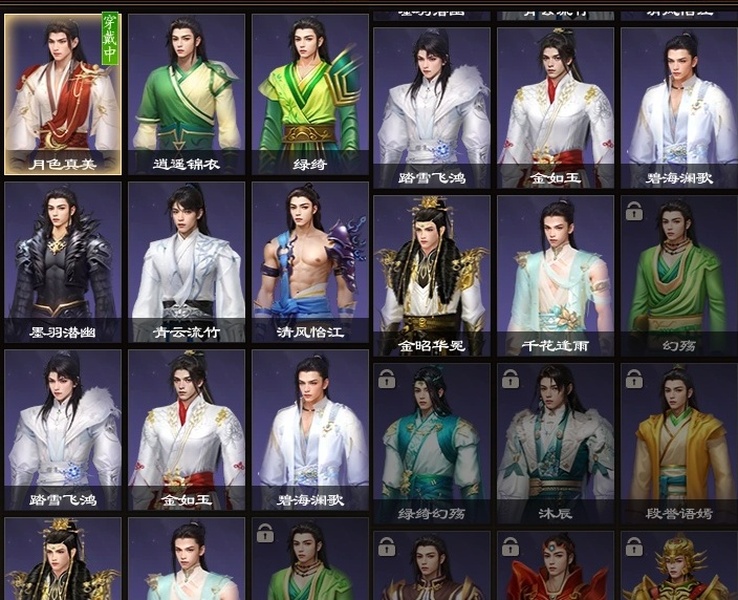Choose the locked yellow 段誉语嫣 outfit
738x600 pixels.
click(679, 440)
